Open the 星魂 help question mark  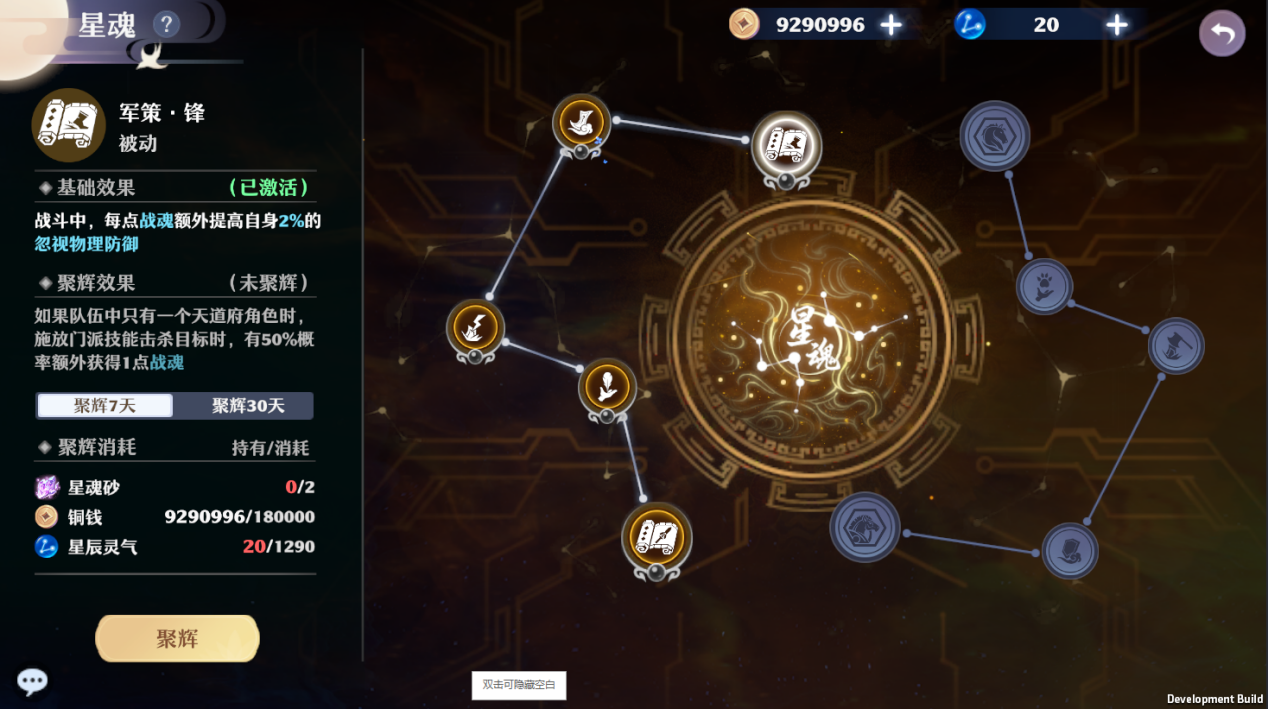coord(166,24)
